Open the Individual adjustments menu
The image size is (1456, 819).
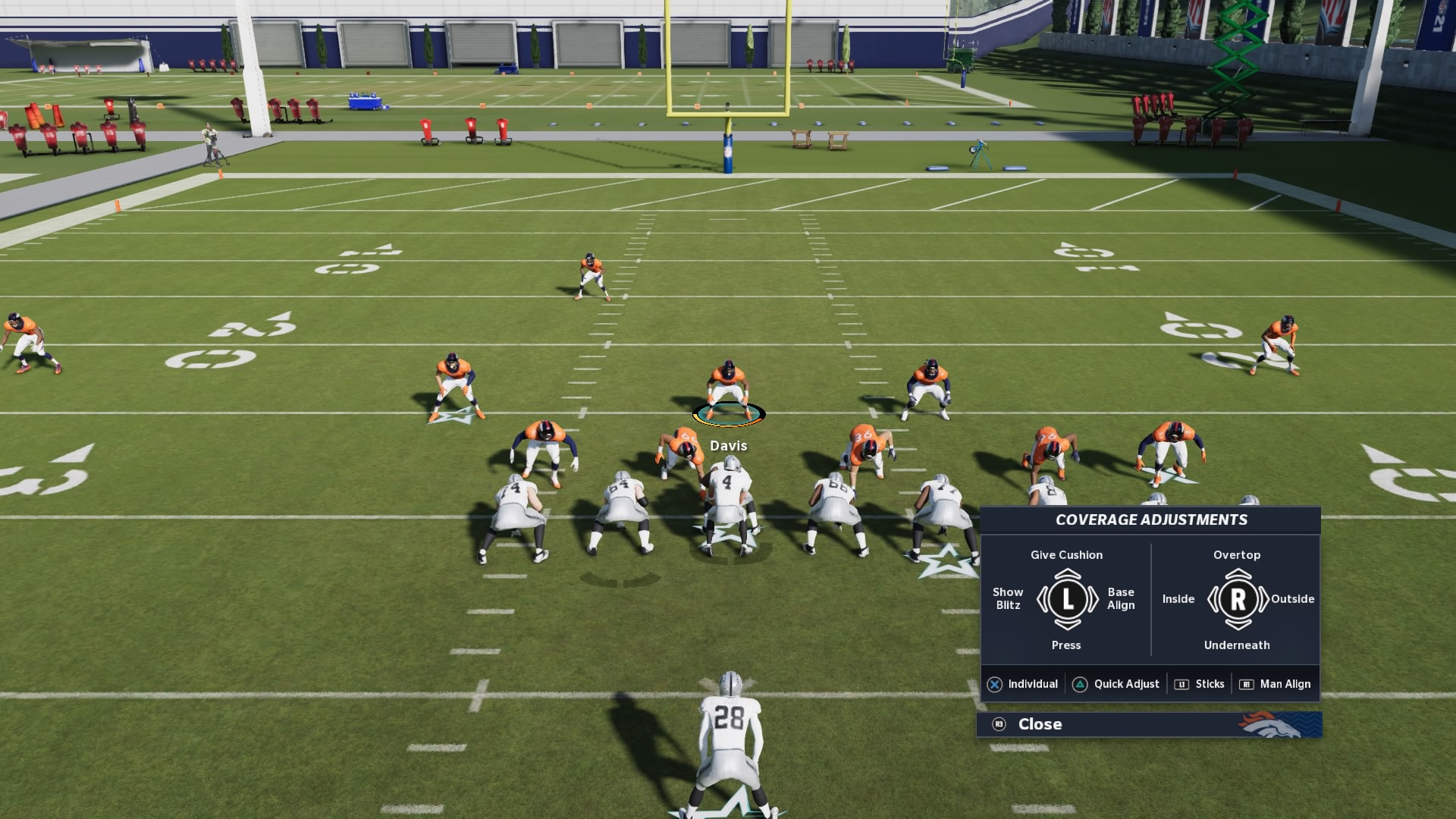coord(1034,683)
